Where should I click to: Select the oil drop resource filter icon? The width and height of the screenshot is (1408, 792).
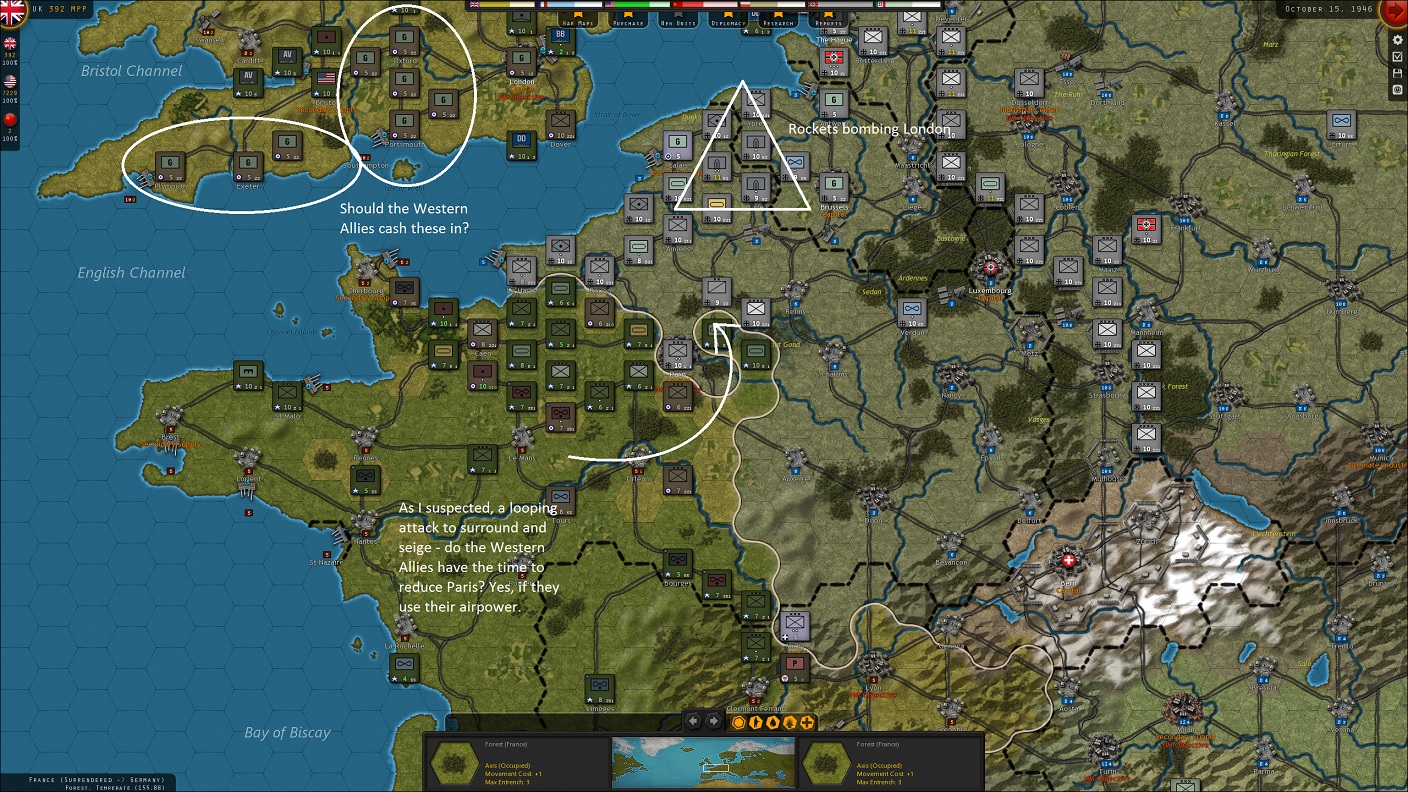(772, 722)
